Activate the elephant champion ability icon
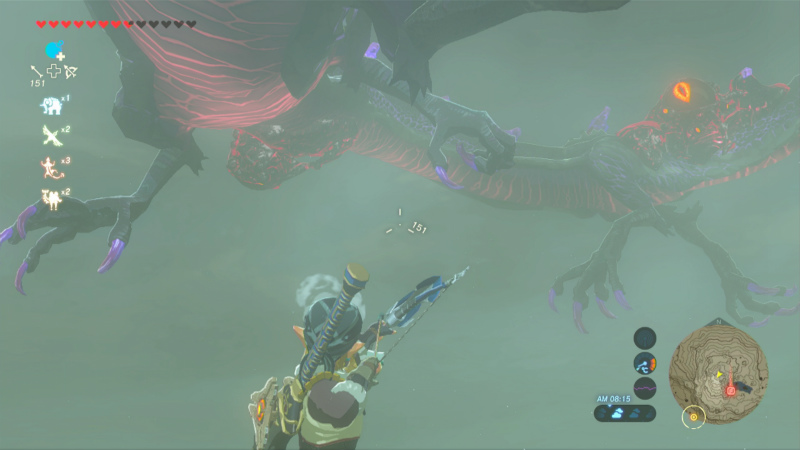Screen dimensions: 800x450 [50, 104]
